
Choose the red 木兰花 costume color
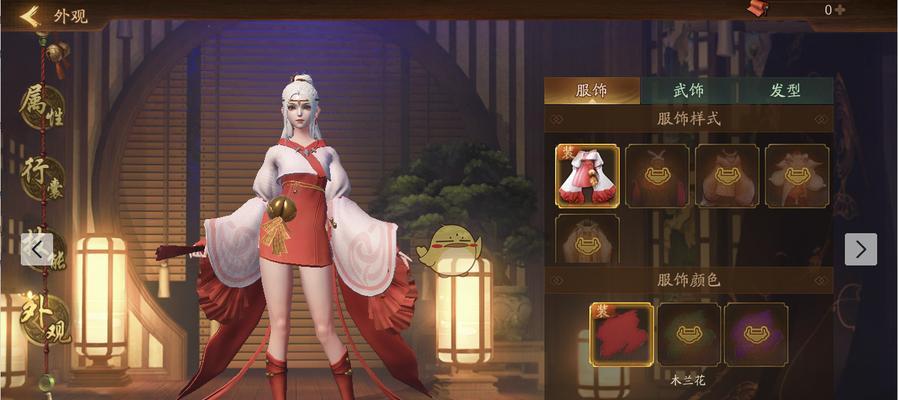[621, 334]
